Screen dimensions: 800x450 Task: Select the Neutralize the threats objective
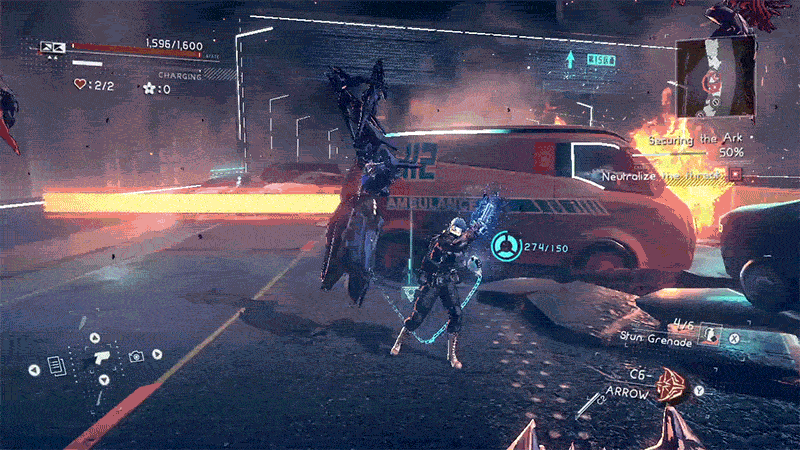664,176
